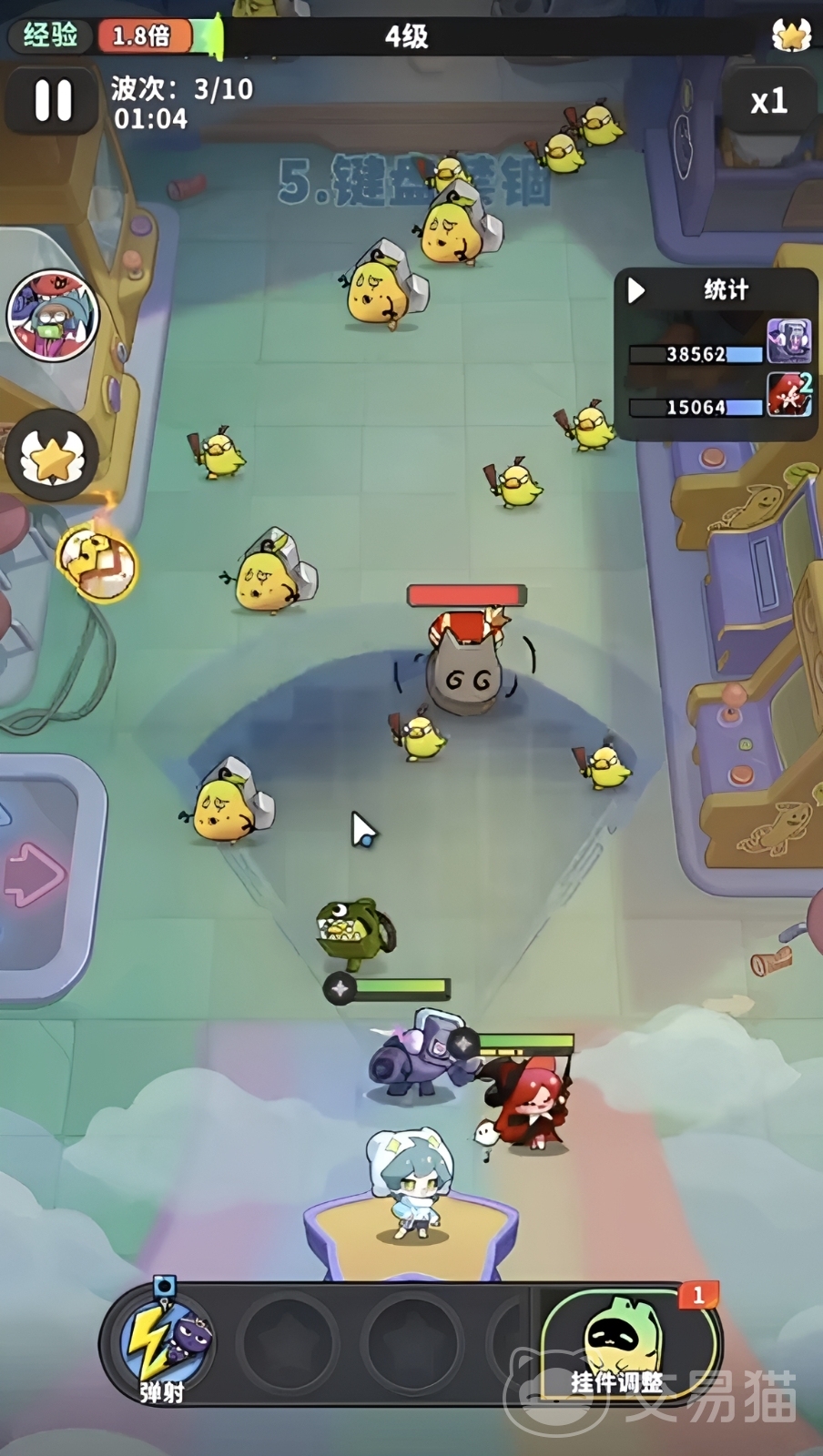Tap the flaming yellow chick icon

pos(97,561)
